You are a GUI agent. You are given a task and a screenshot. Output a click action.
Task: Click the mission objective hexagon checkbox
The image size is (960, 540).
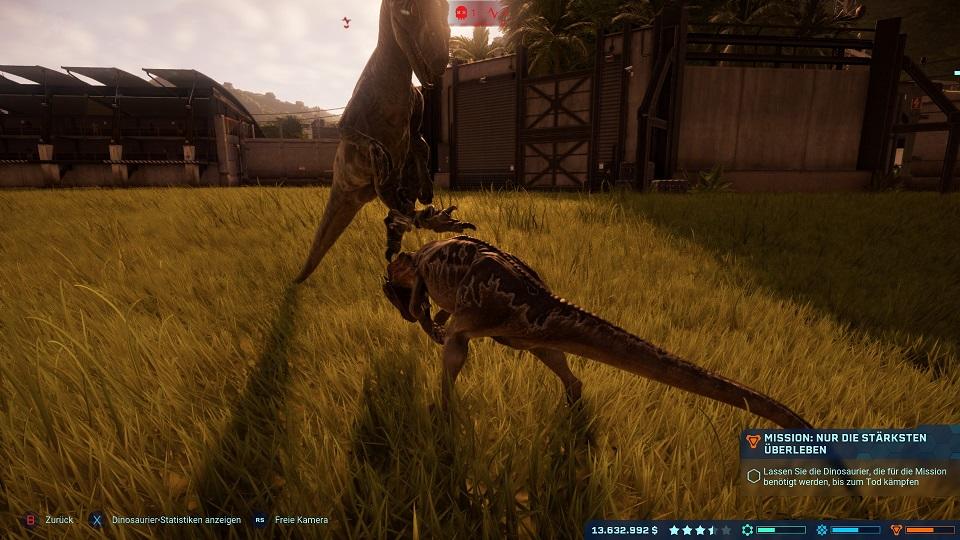[754, 476]
